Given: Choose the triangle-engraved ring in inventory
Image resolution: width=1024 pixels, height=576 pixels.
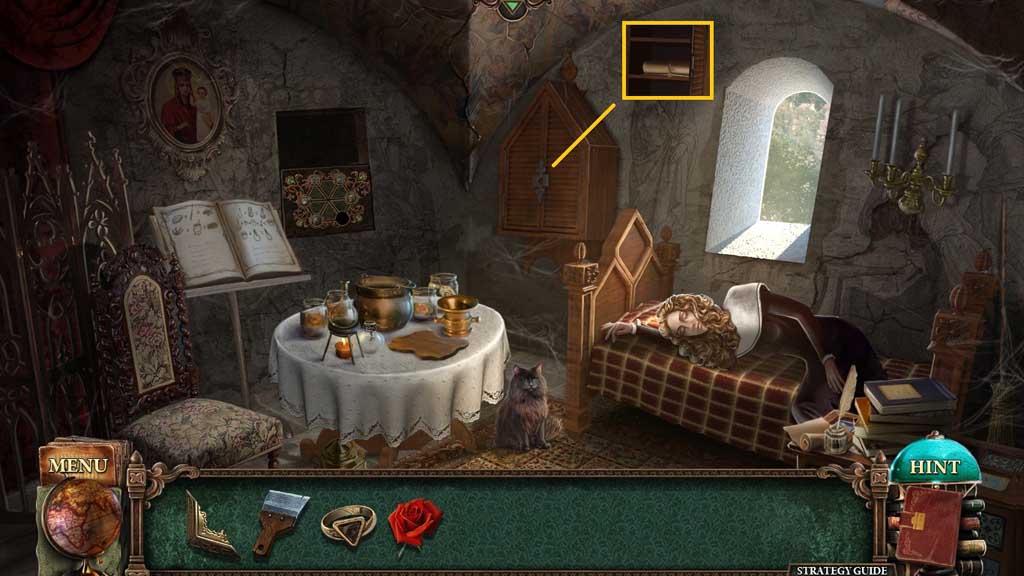Looking at the screenshot, I should 347,522.
